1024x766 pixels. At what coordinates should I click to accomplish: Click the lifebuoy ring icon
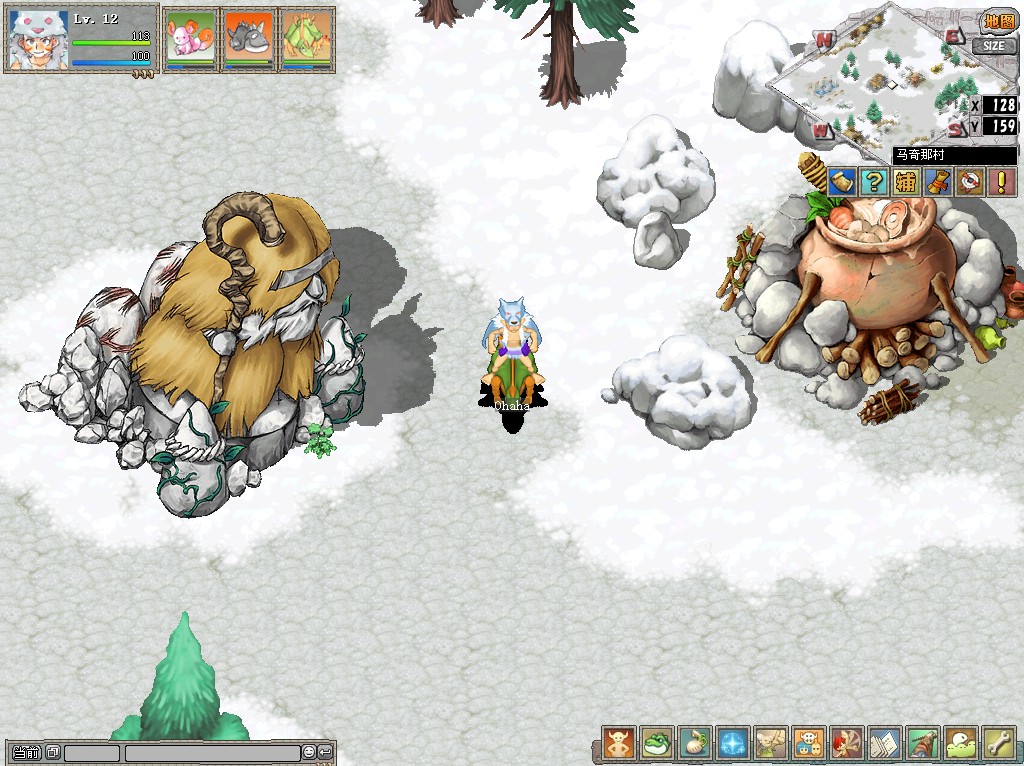tap(968, 181)
